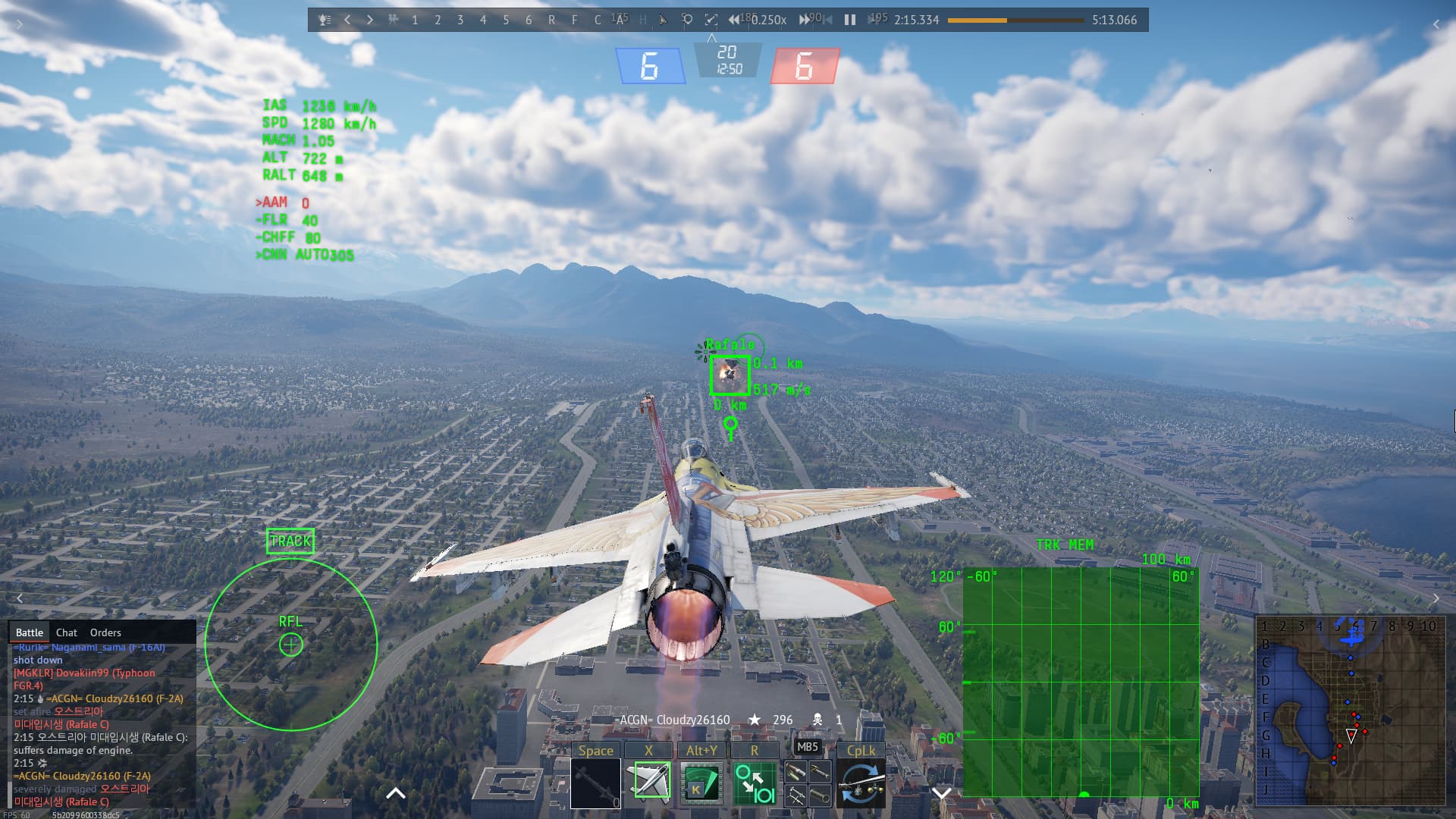
Task: Select the CpLk weapon cycle icon
Action: coord(863,783)
